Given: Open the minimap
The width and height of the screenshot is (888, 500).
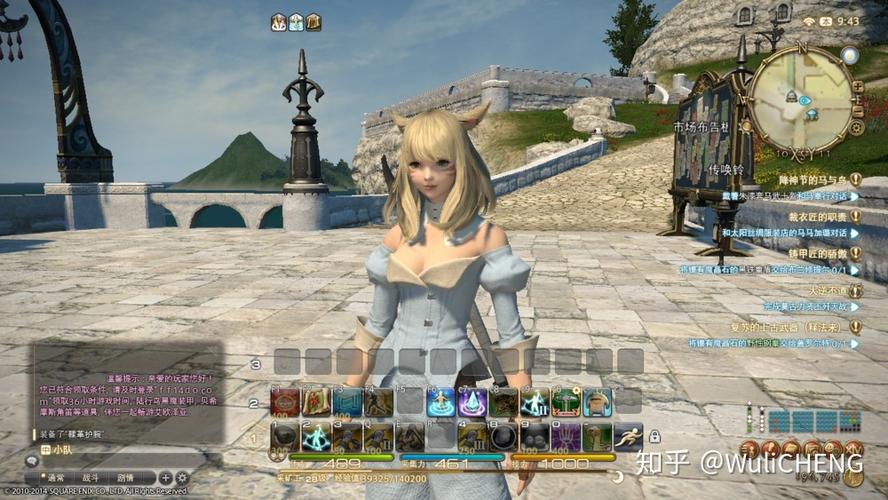Looking at the screenshot, I should point(801,99).
